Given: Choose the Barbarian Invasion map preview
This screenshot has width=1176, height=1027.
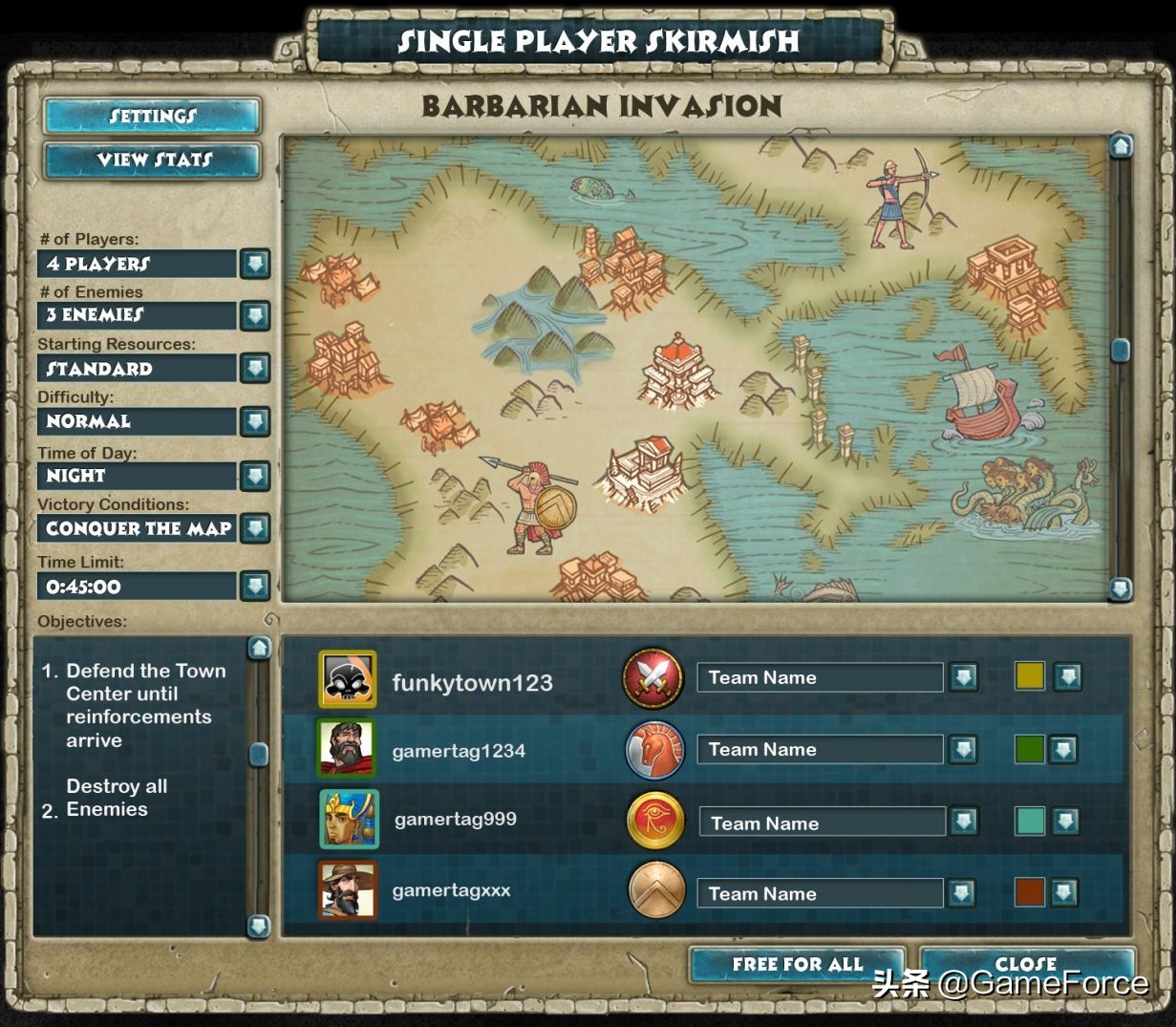Looking at the screenshot, I should point(695,368).
